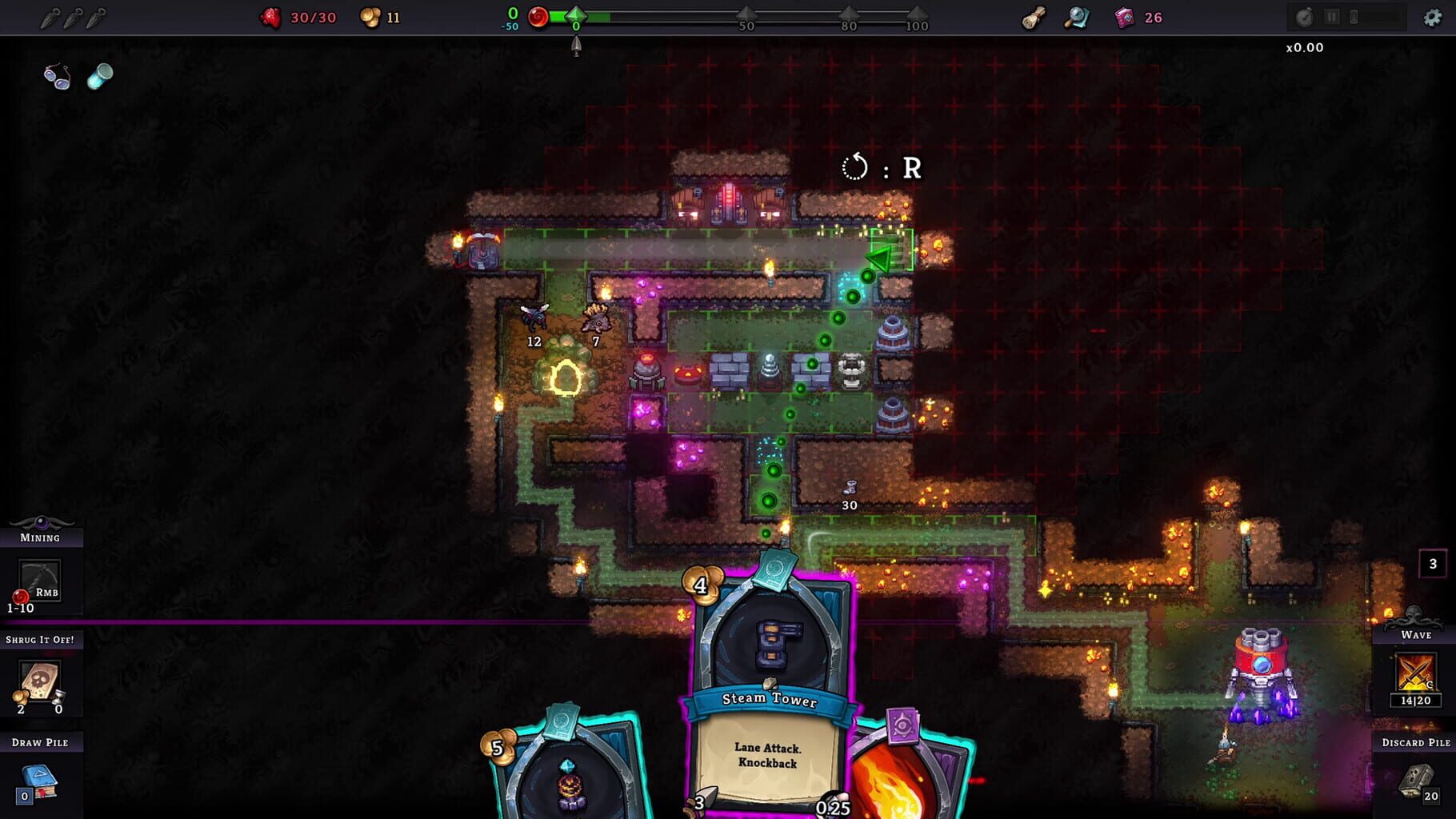Click the coin purse showing 11
This screenshot has height=819, width=1456.
click(x=369, y=17)
